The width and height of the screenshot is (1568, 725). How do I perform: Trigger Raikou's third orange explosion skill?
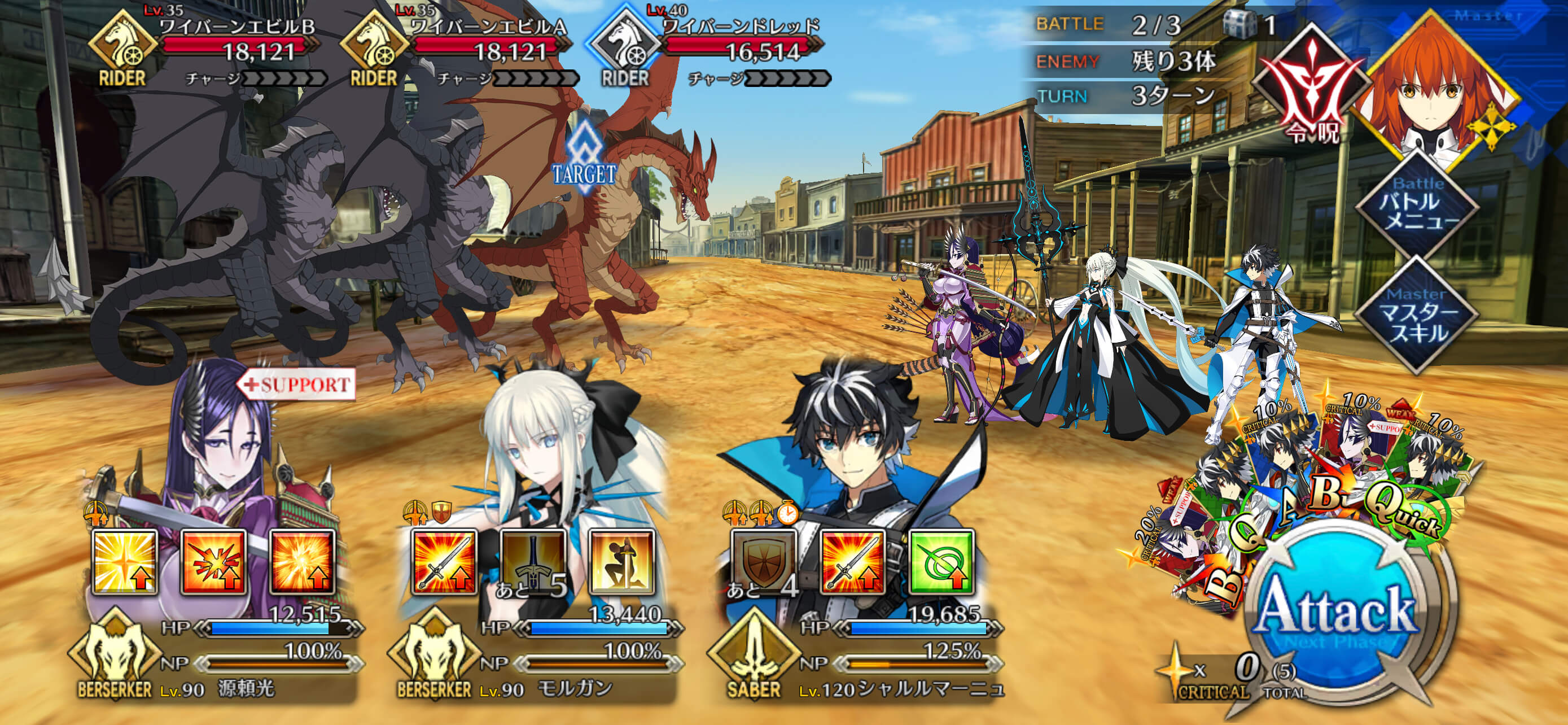[303, 562]
